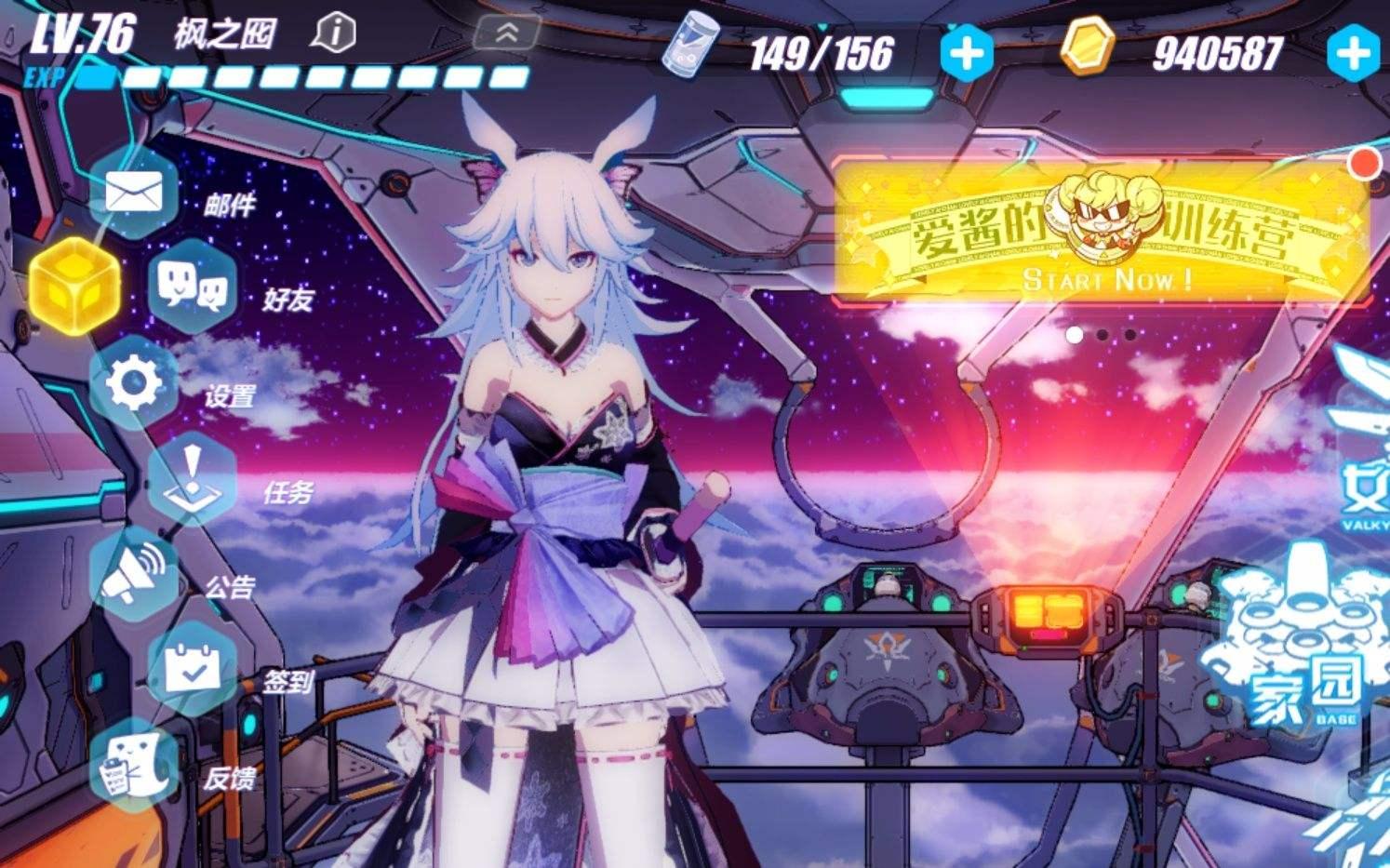Tap the info icon beside the player name
This screenshot has height=868, width=1390.
point(334,34)
